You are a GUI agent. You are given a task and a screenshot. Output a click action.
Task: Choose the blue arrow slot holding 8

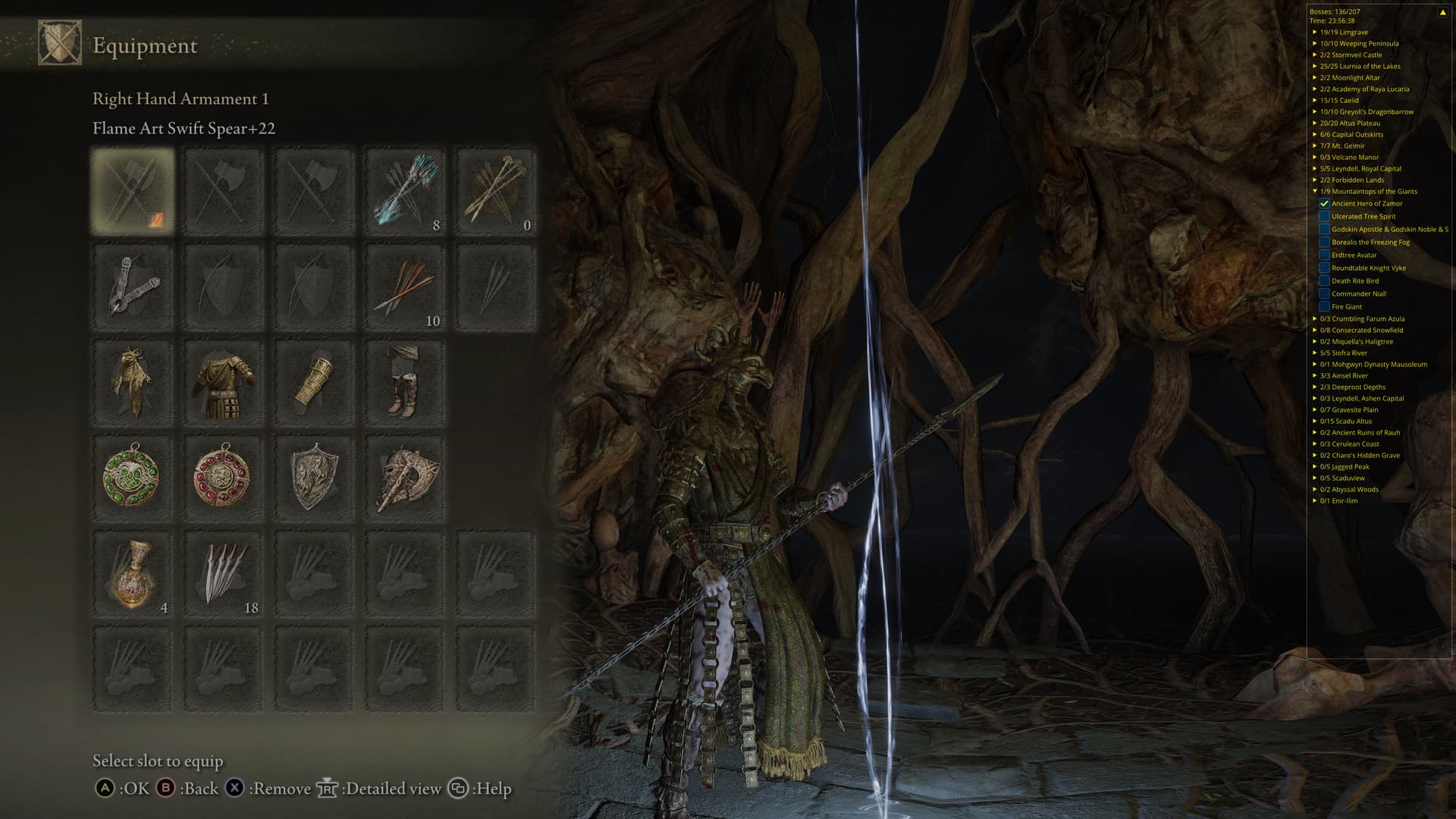[406, 190]
